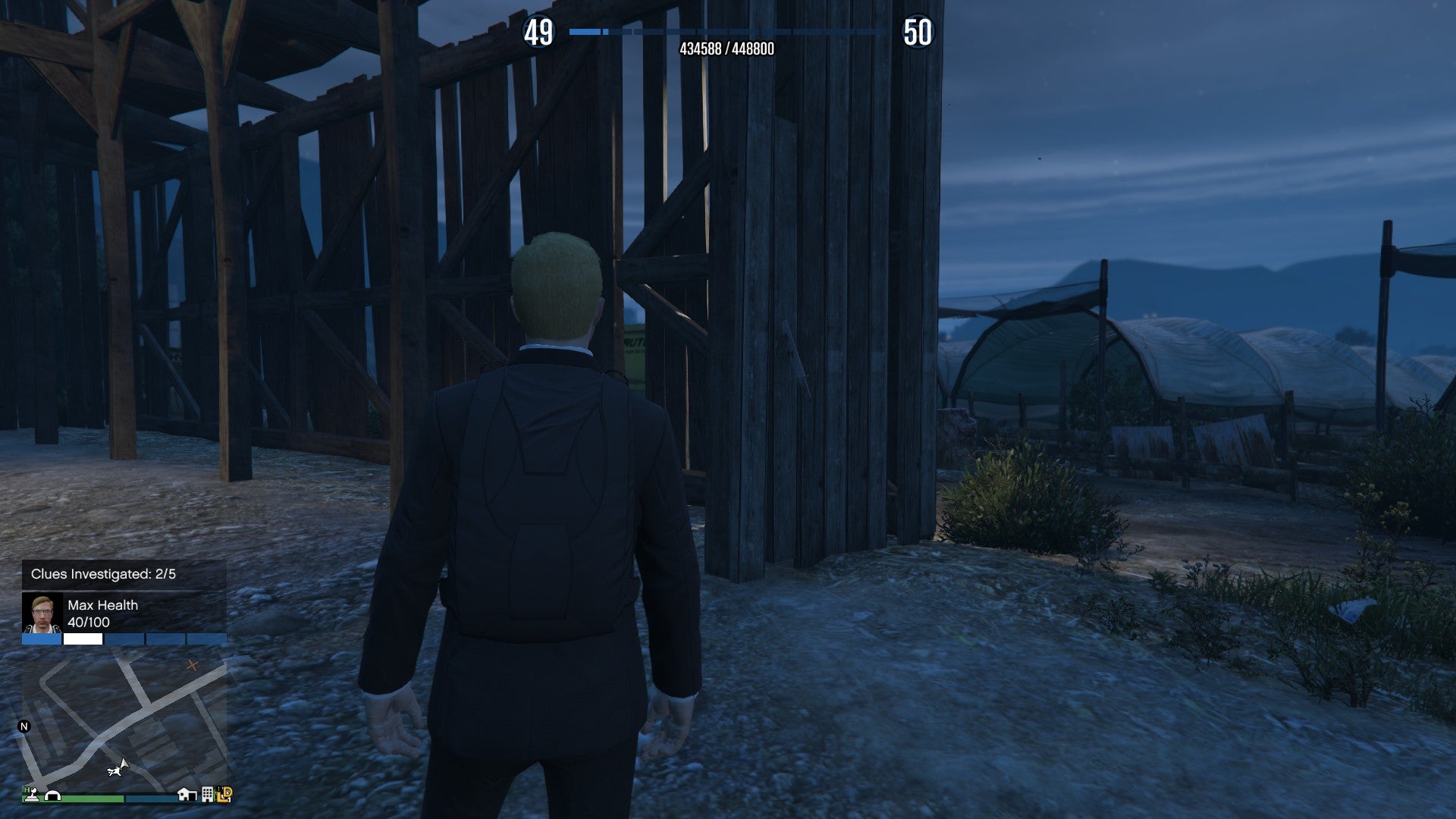The width and height of the screenshot is (1456, 819).
Task: Click the orange X objective marker on the minimap
Action: pos(193,665)
